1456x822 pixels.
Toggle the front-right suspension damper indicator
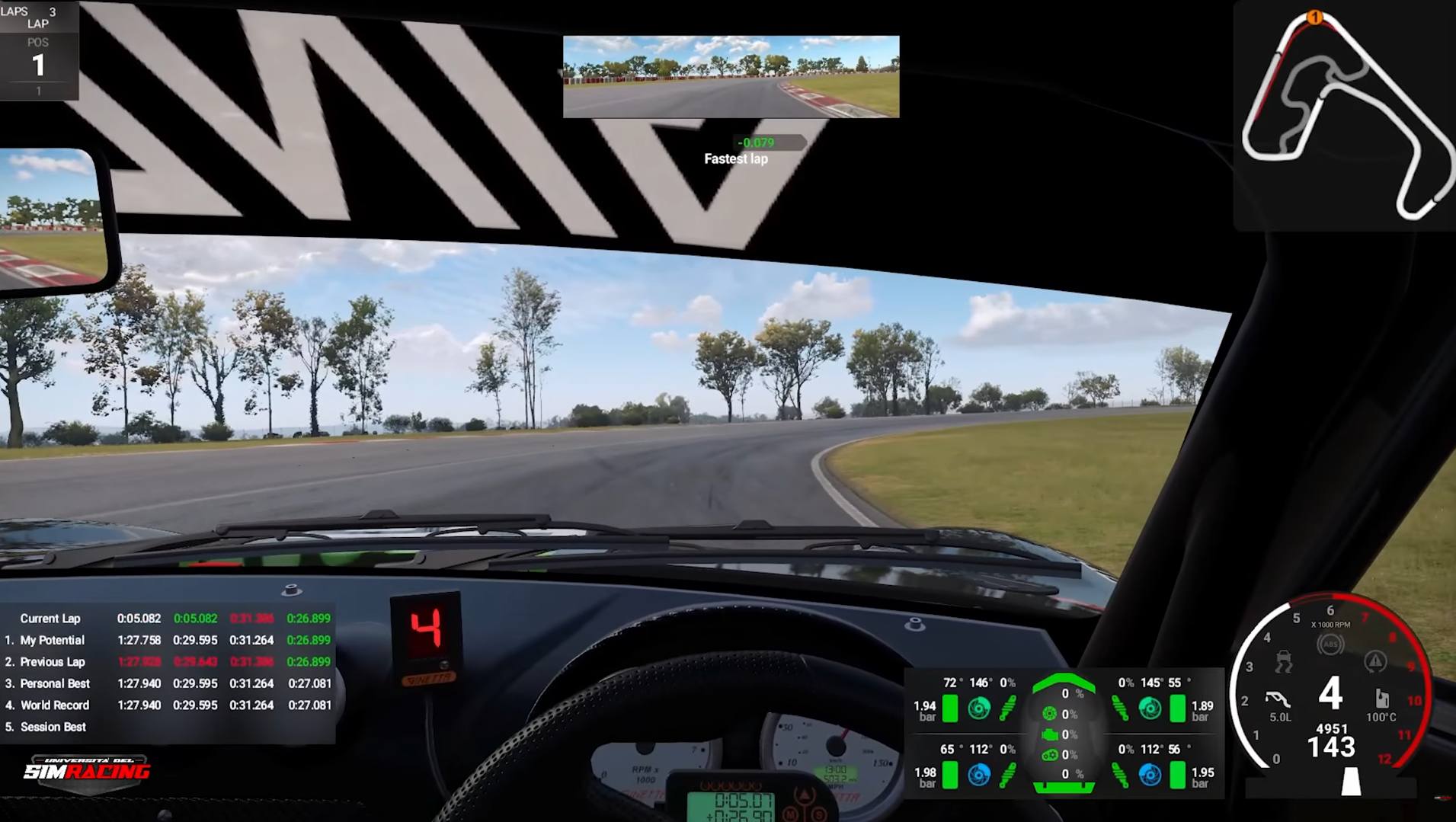pyautogui.click(x=1121, y=708)
